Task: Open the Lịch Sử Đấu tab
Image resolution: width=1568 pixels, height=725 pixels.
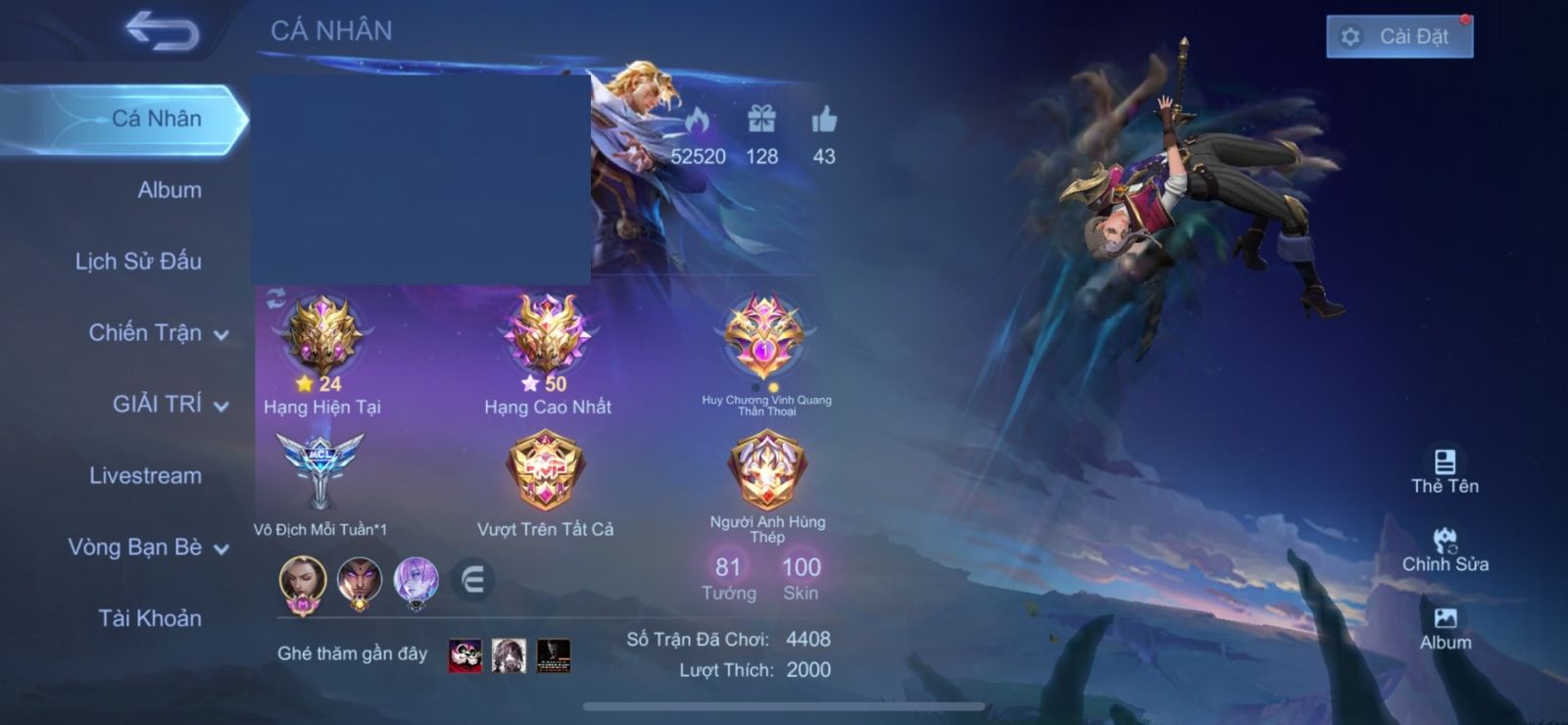Action: [x=138, y=262]
